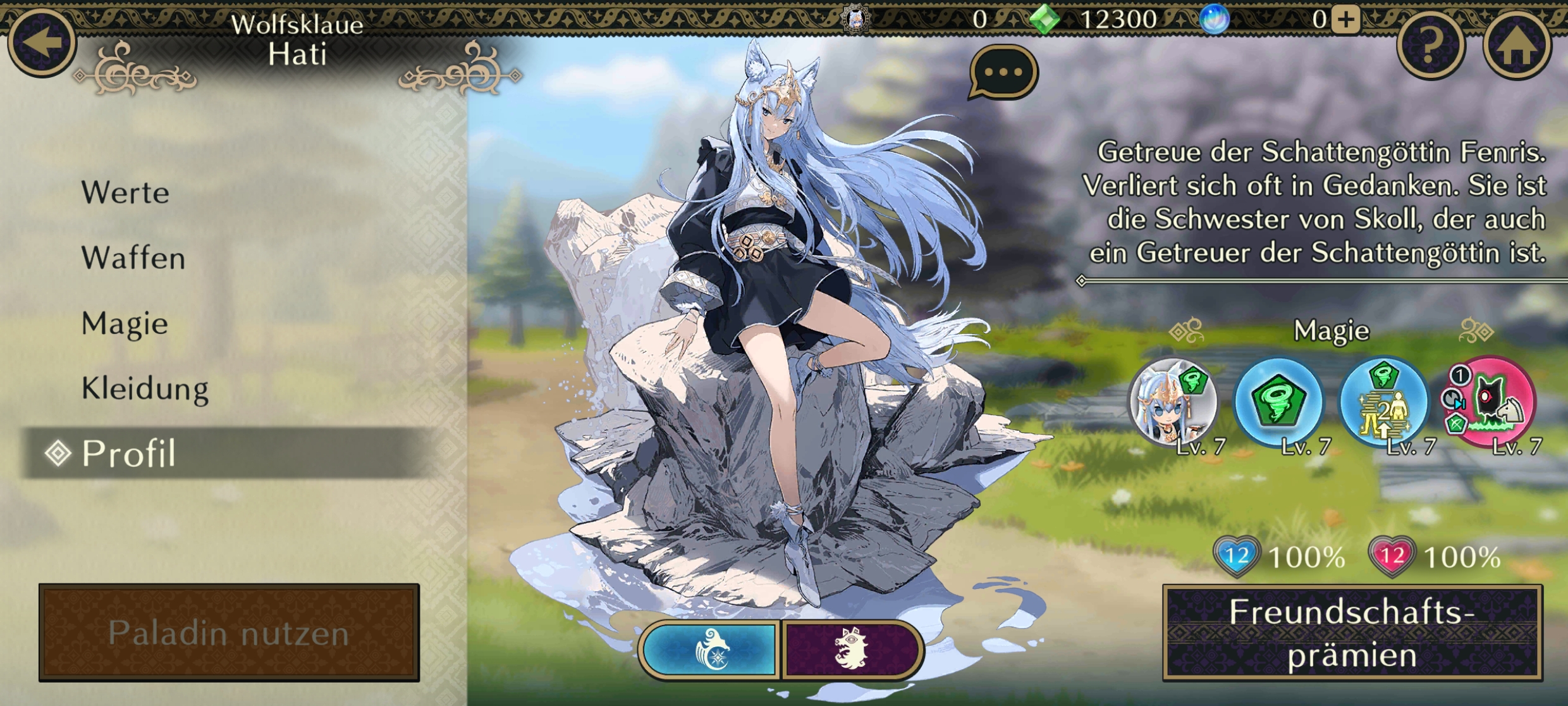Show the Magie menu section

pyautogui.click(x=125, y=324)
